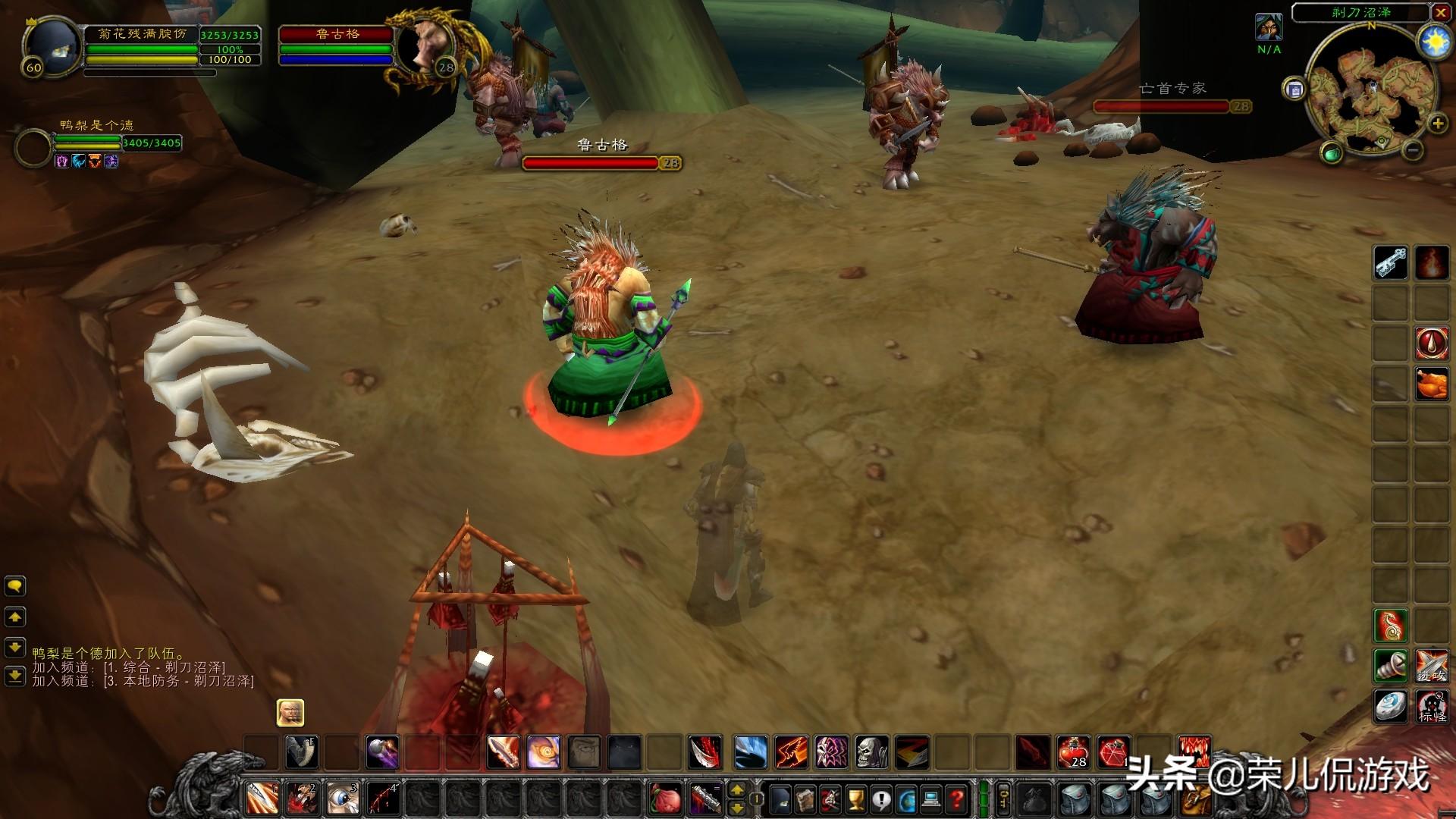This screenshot has width=1456, height=819.
Task: Page the action bar up
Action: coord(736,791)
